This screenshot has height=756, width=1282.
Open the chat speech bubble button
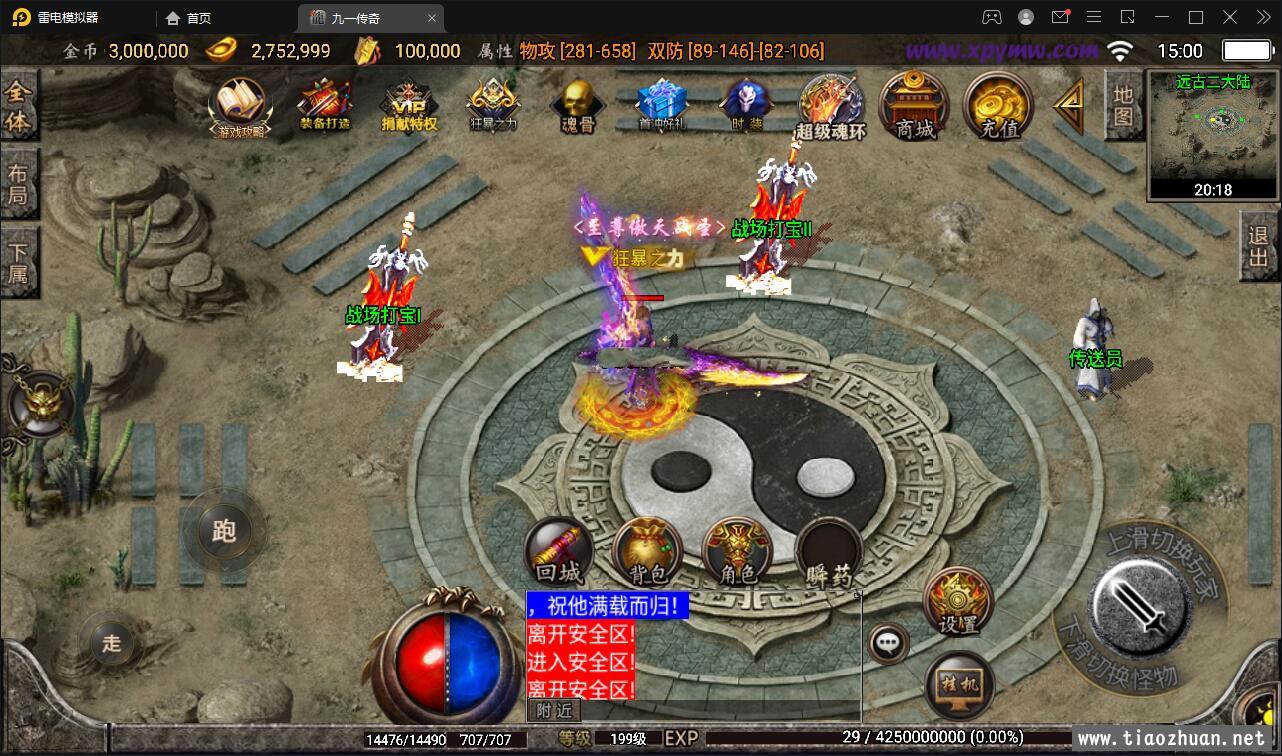888,643
